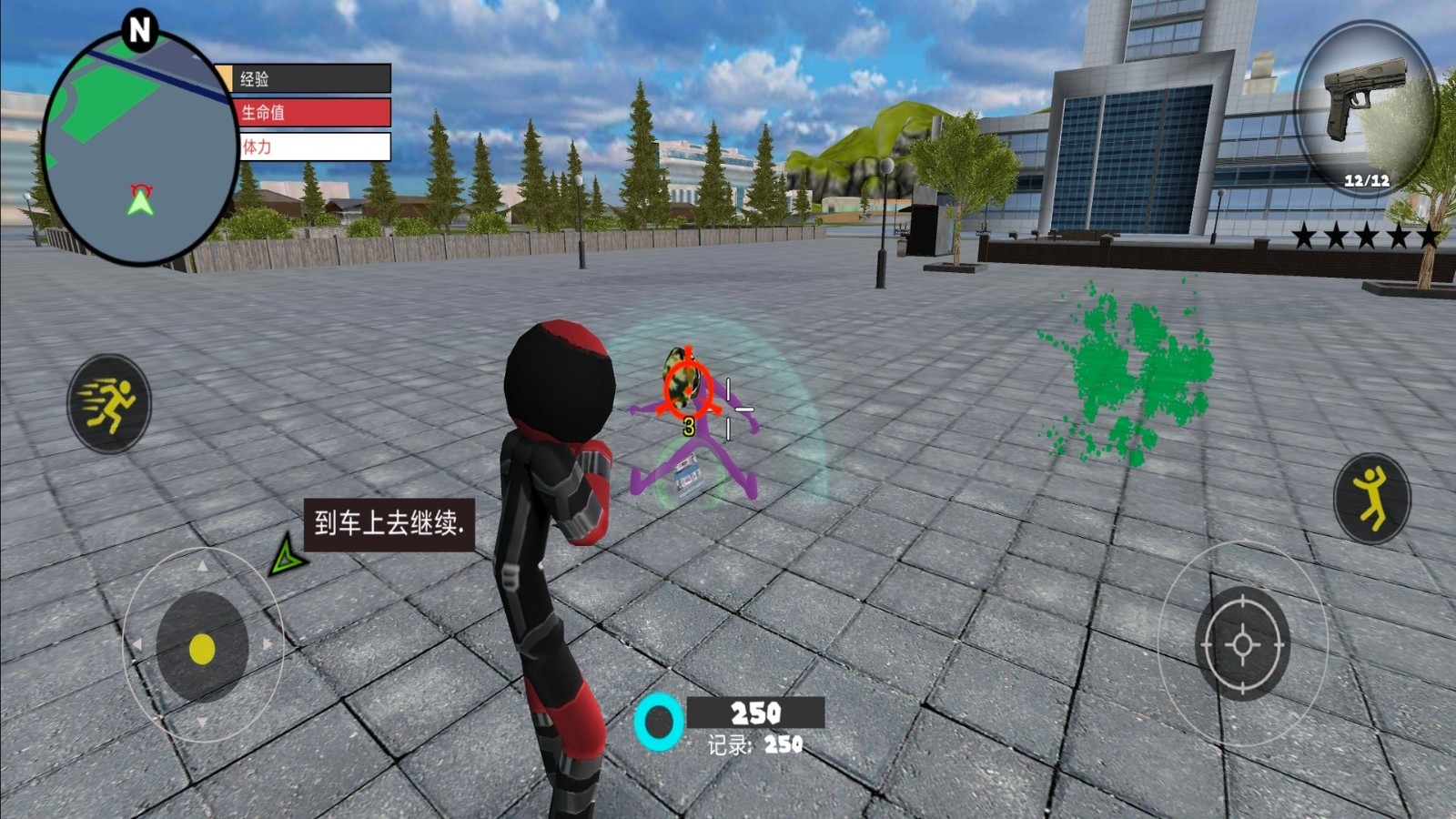Tap the compass N marker above minimap
1456x819 pixels.
pos(138,29)
